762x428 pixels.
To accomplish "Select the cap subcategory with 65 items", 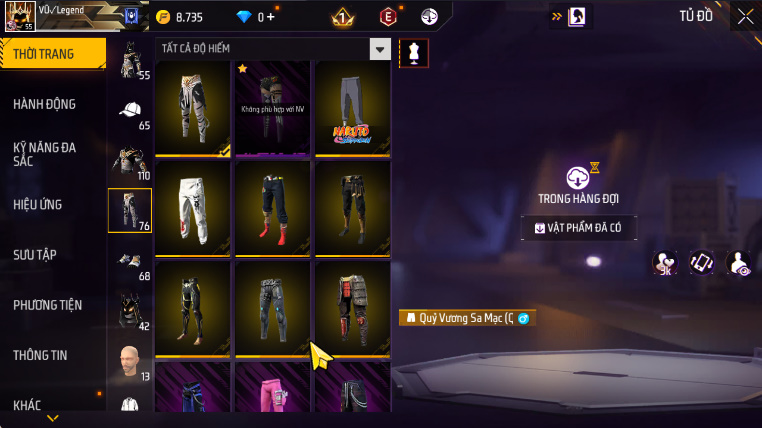I will (x=130, y=111).
